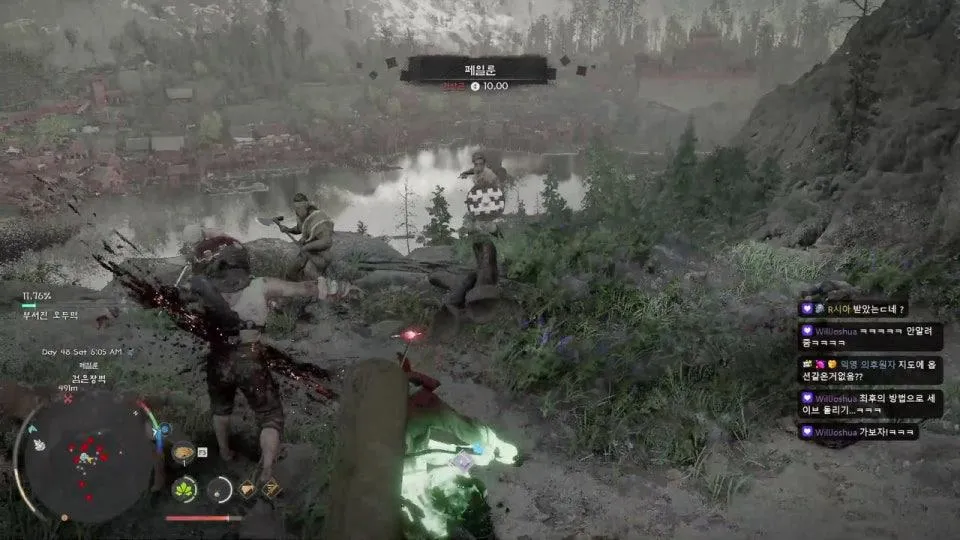Select the red skull marker above minimap
This screenshot has height=540, width=960.
pyautogui.click(x=68, y=398)
